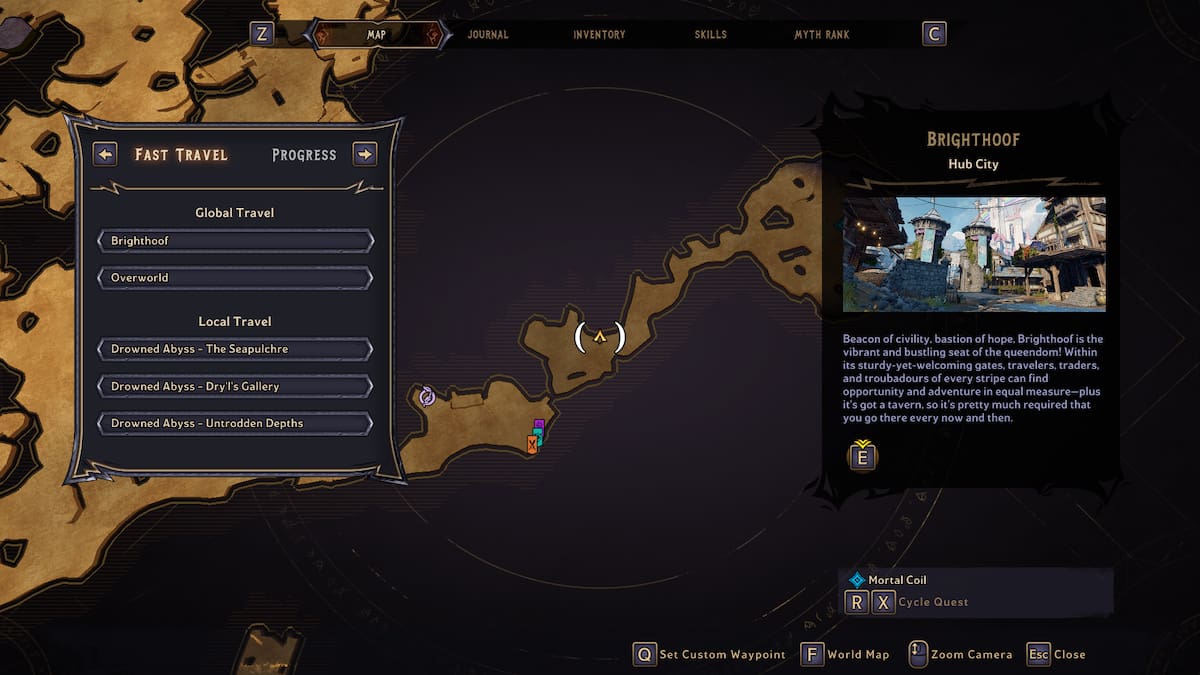Click the left arrow beside Fast Travel

pyautogui.click(x=105, y=154)
